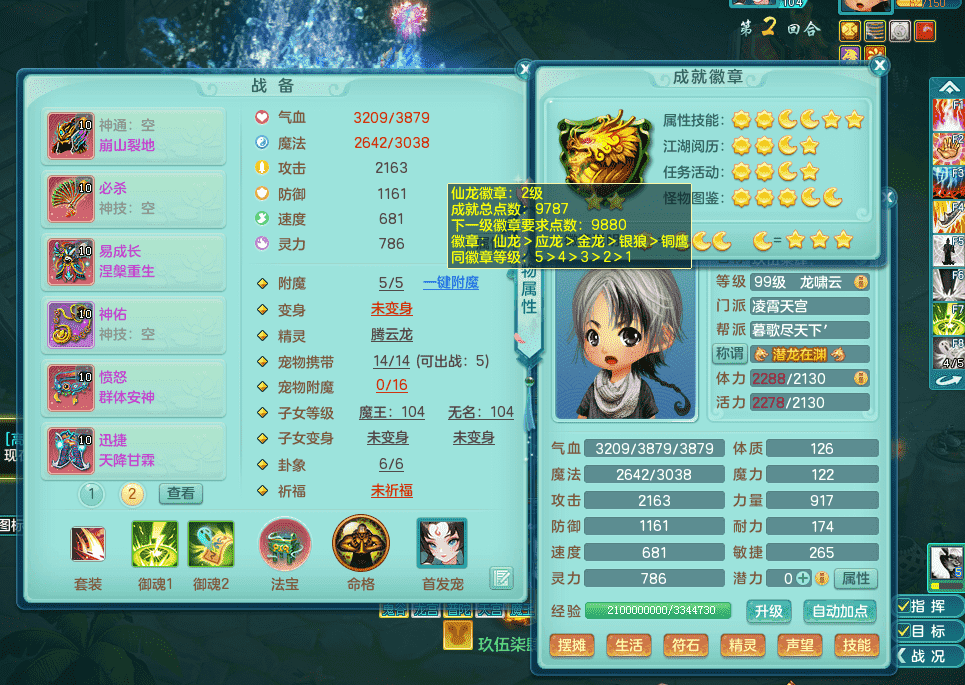Activate the 自动加点 auto-allocate button
965x685 pixels.
coord(840,611)
